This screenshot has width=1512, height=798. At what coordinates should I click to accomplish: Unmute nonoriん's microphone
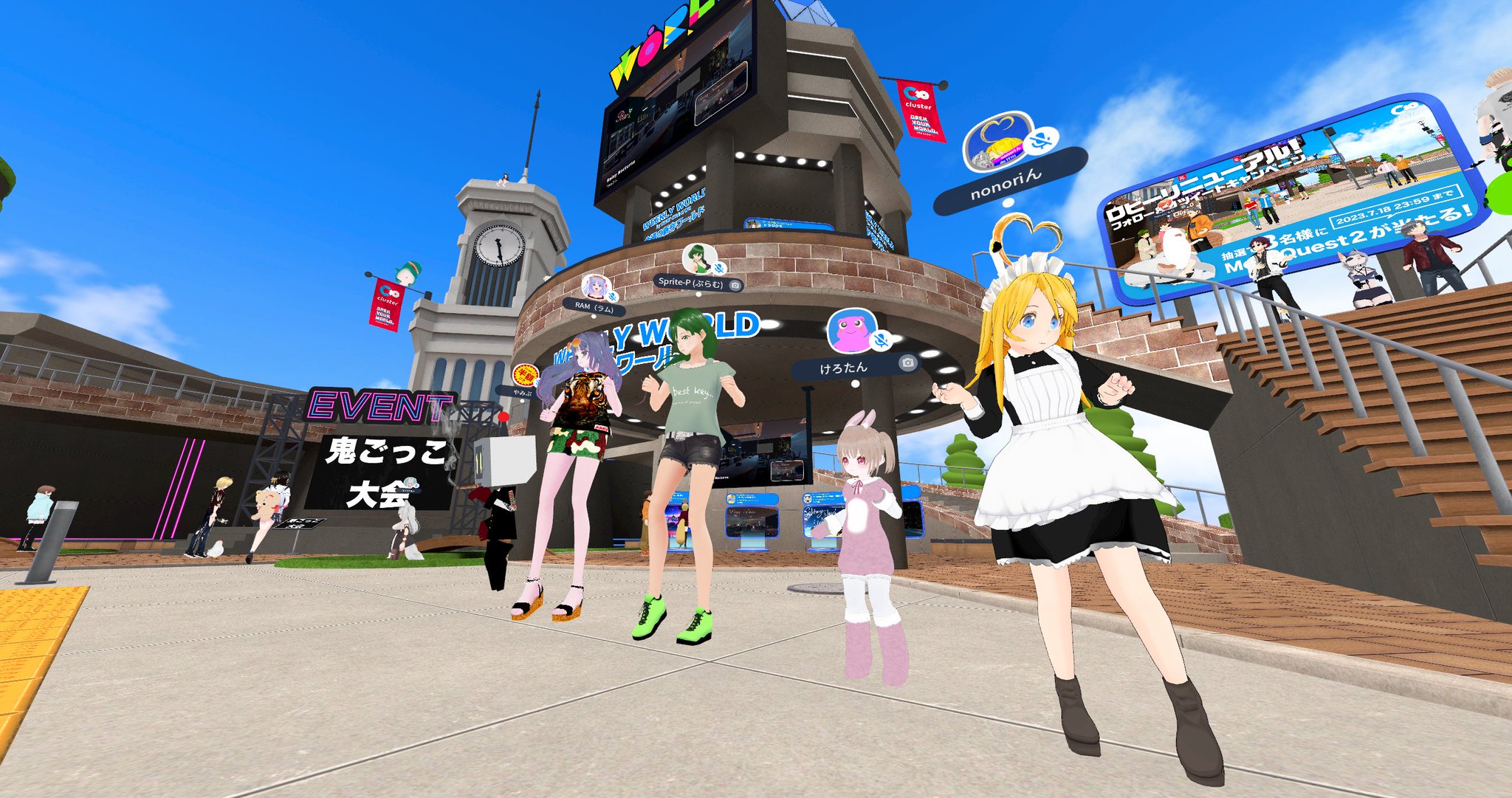[1041, 140]
